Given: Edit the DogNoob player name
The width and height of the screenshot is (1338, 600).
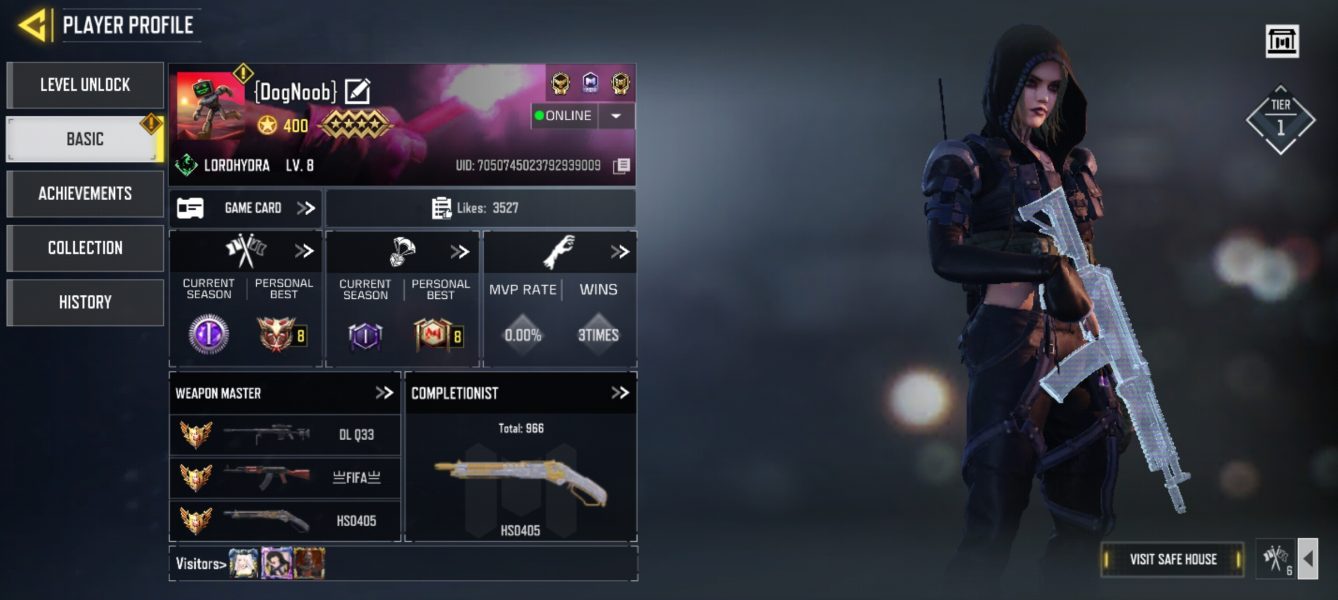Looking at the screenshot, I should (x=357, y=92).
